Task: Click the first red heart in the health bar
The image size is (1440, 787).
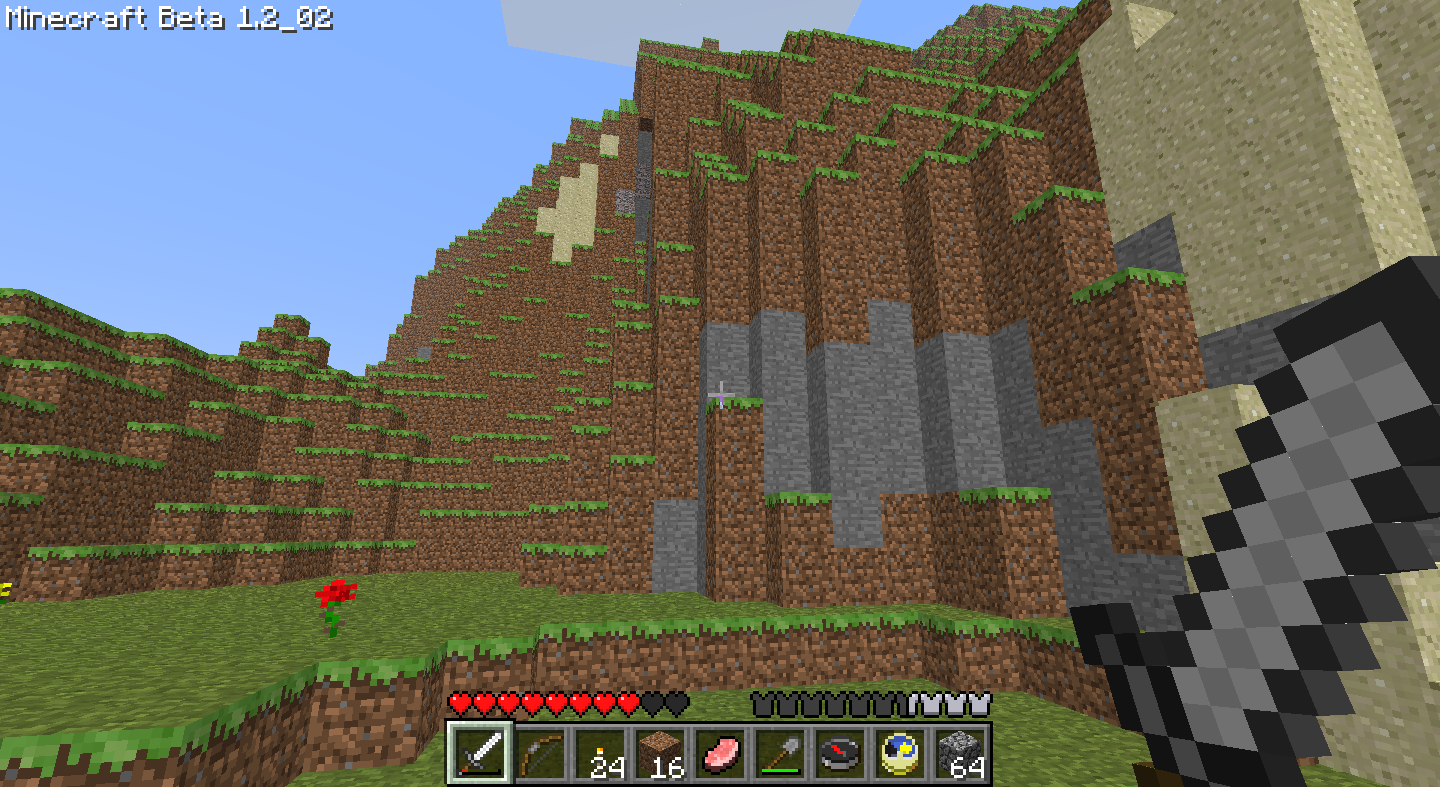Action: (456, 703)
